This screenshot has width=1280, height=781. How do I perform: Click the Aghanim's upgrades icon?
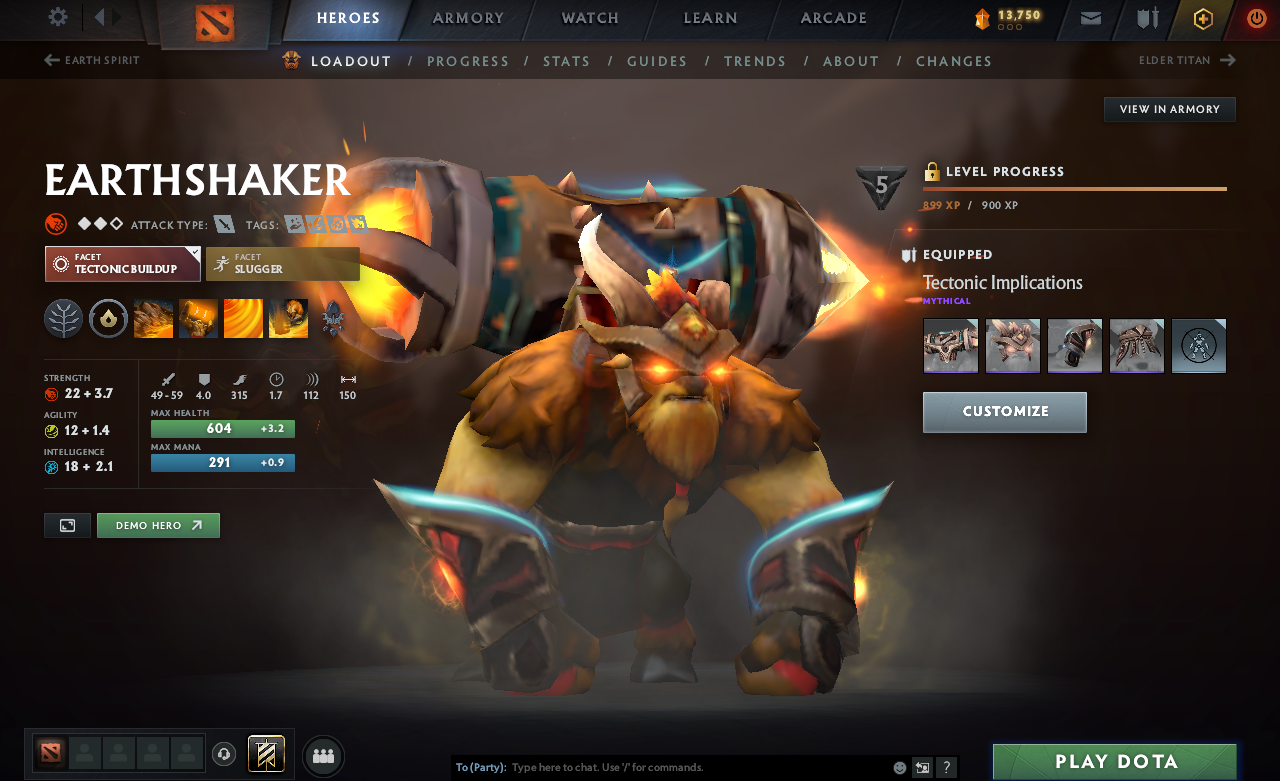click(333, 318)
